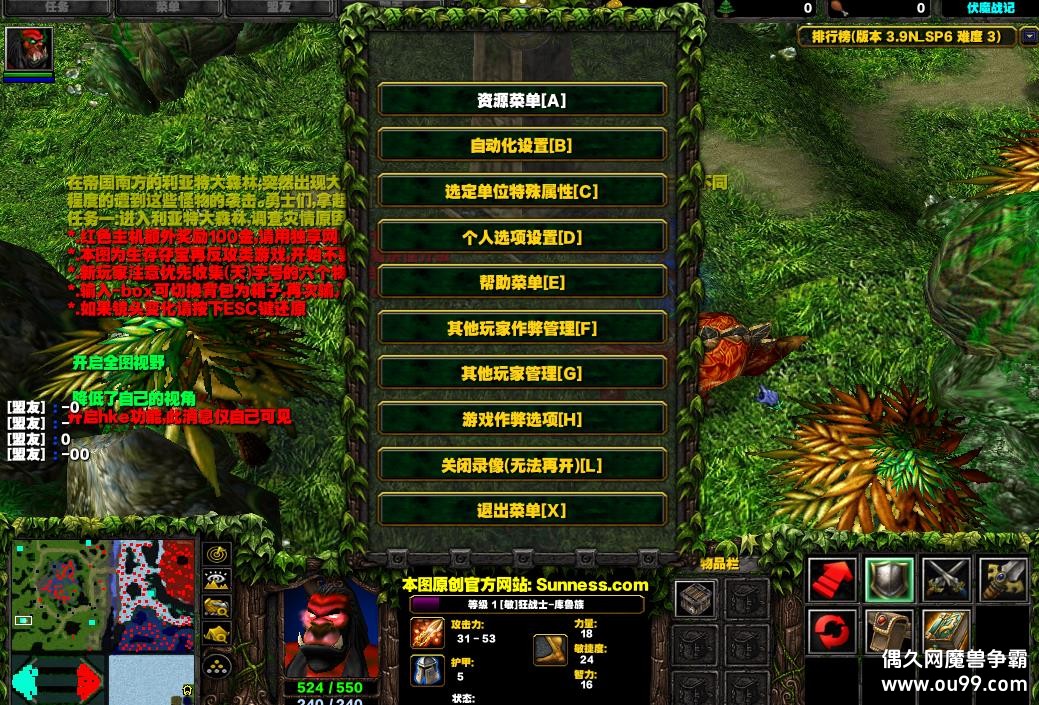
Task: Use the crossed swords attack command
Action: tap(946, 580)
